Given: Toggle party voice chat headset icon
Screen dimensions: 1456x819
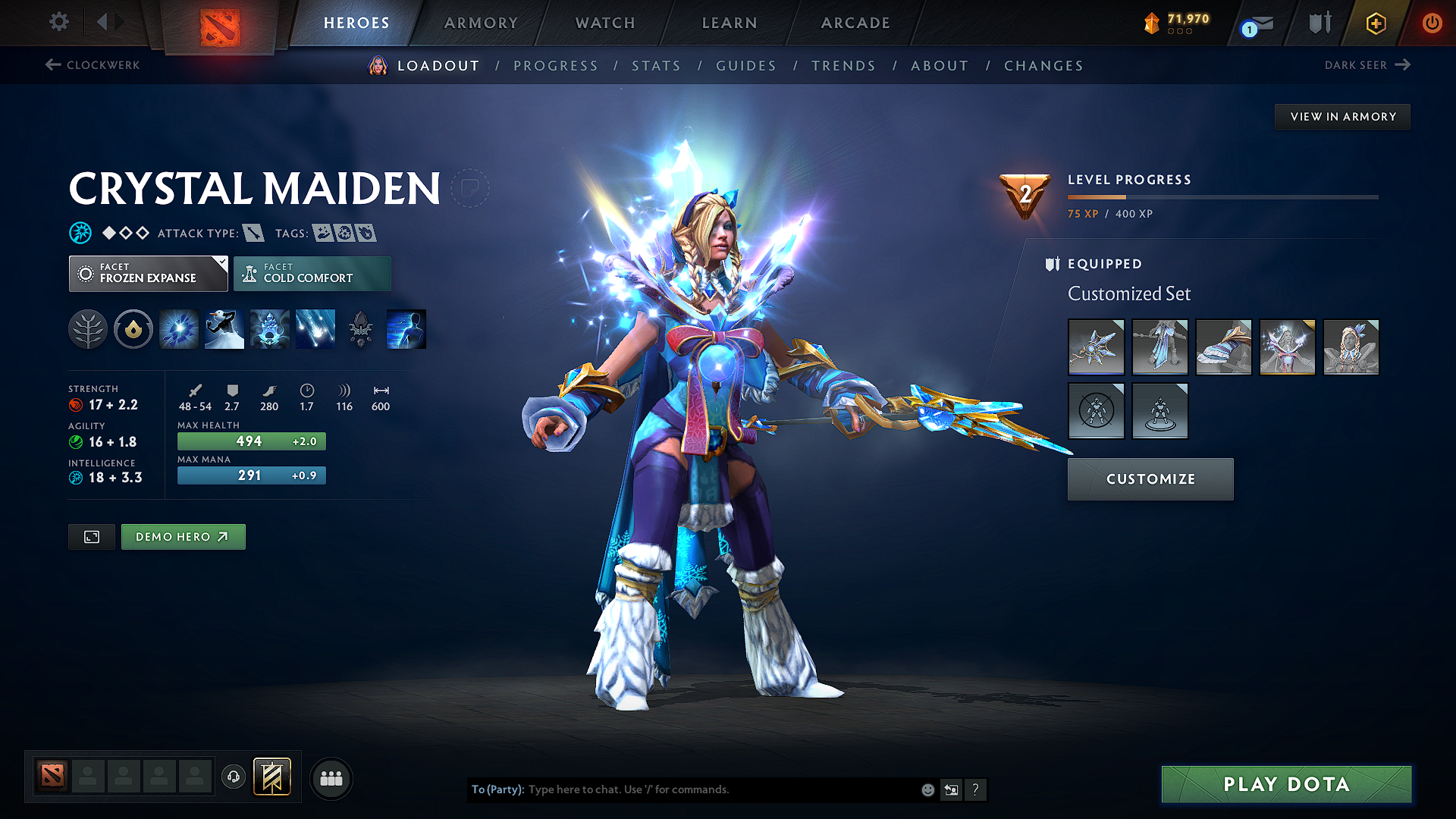Looking at the screenshot, I should (x=233, y=778).
